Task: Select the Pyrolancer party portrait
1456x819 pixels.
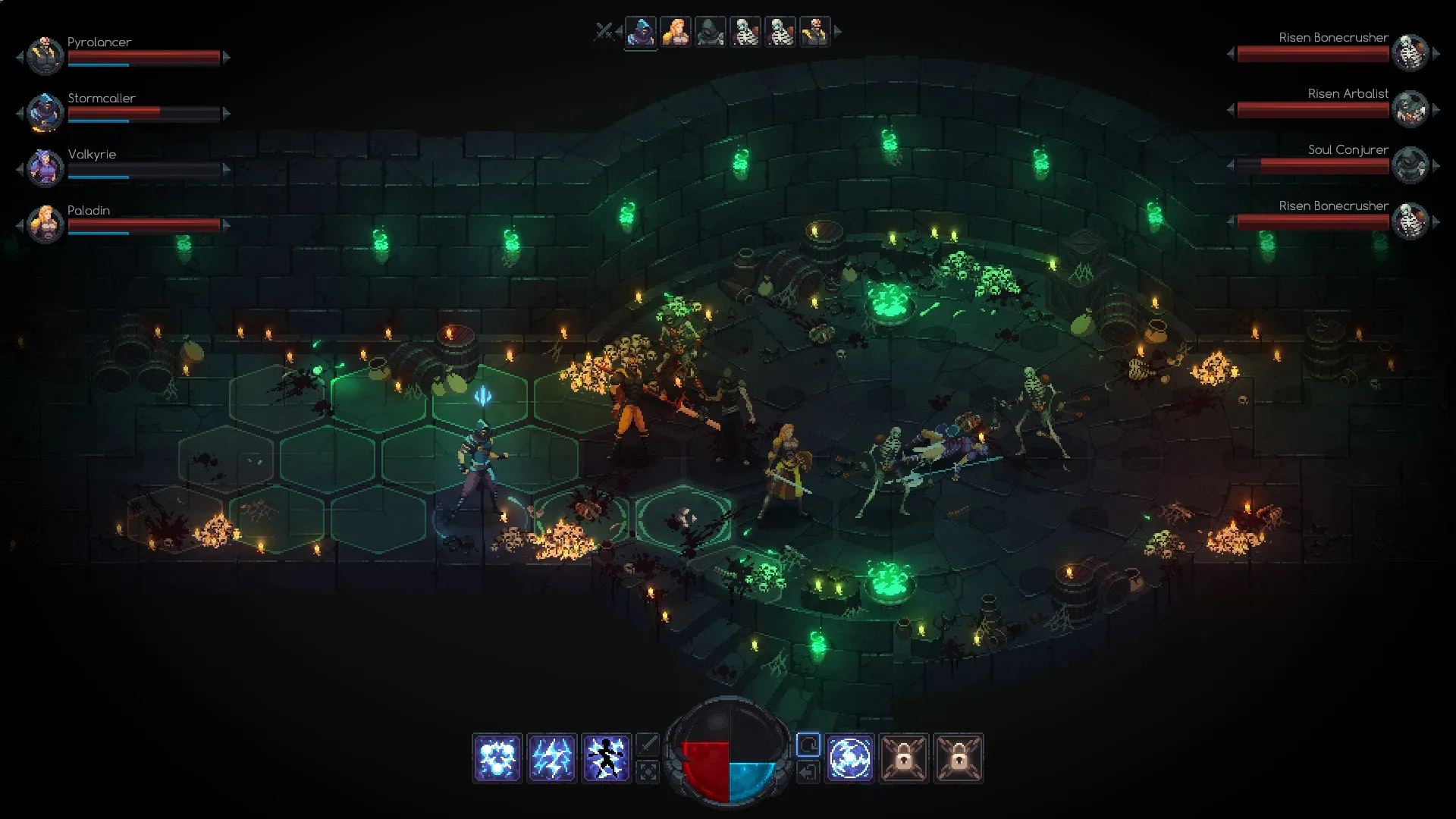Action: [x=45, y=55]
